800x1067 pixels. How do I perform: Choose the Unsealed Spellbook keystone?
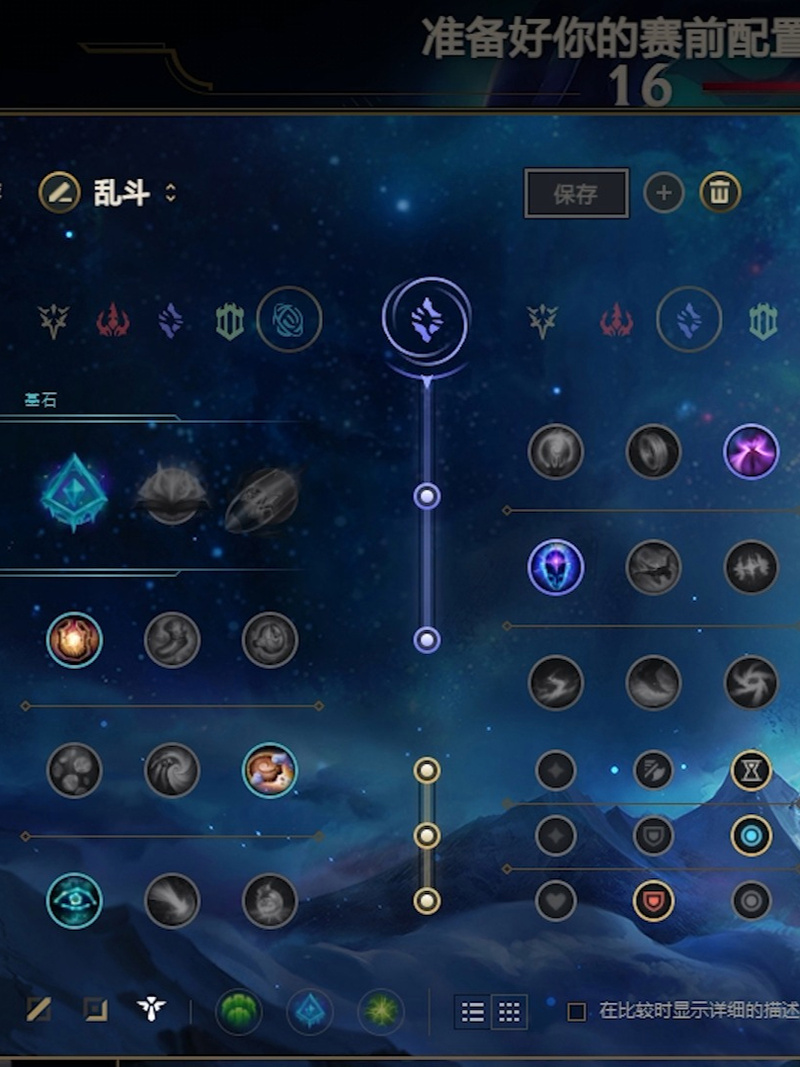click(x=172, y=494)
